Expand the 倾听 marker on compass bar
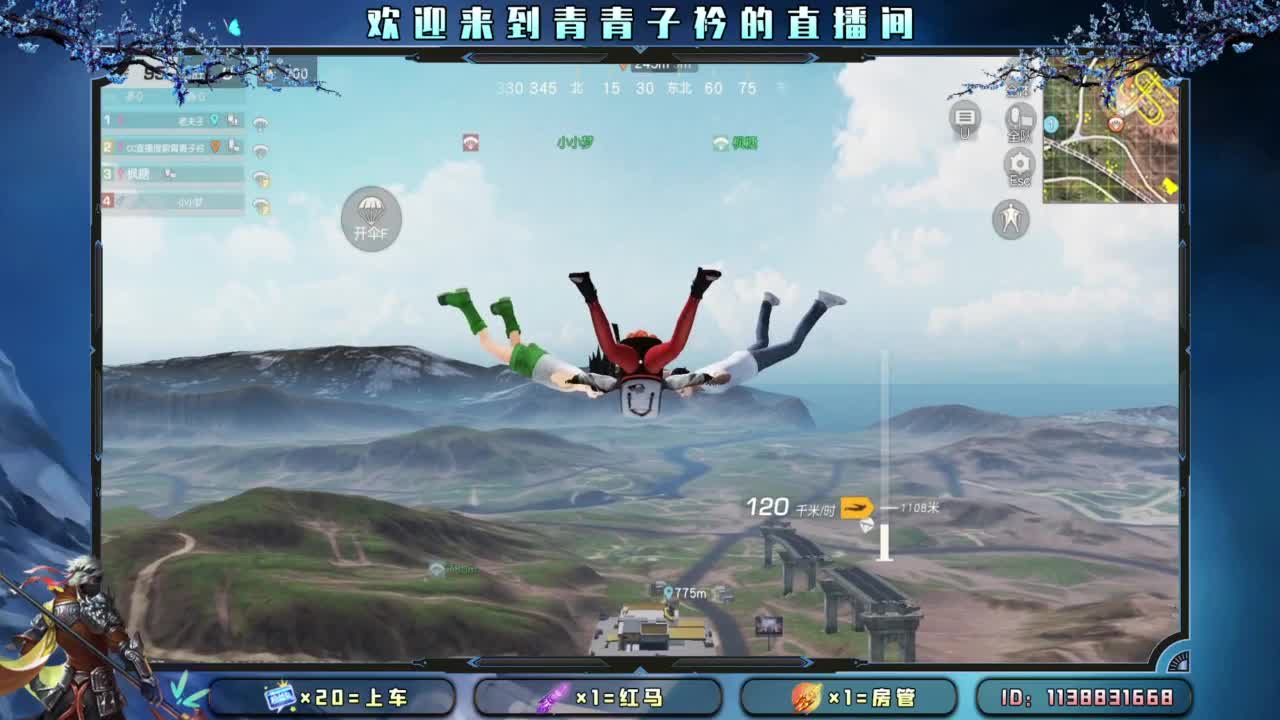Viewport: 1280px width, 720px height. pyautogui.click(x=737, y=141)
